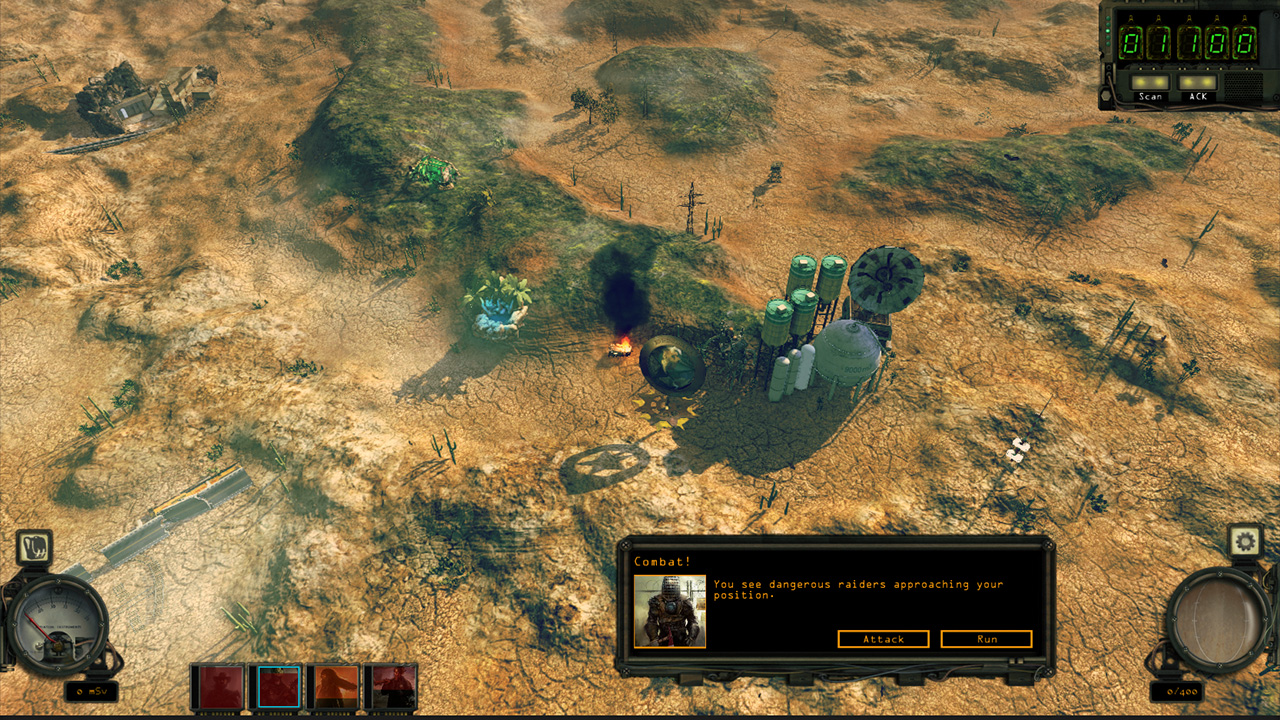This screenshot has height=720, width=1280.
Task: Click the Attack button in the Combat dialog
Action: (884, 639)
